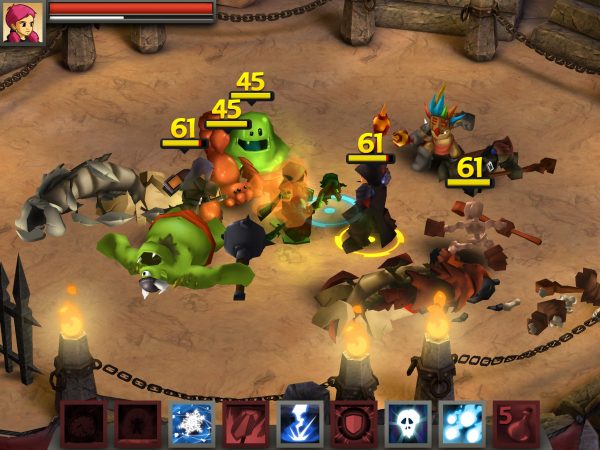Cast the lightning bolt spell
Viewport: 600px width, 450px height.
coord(299,424)
